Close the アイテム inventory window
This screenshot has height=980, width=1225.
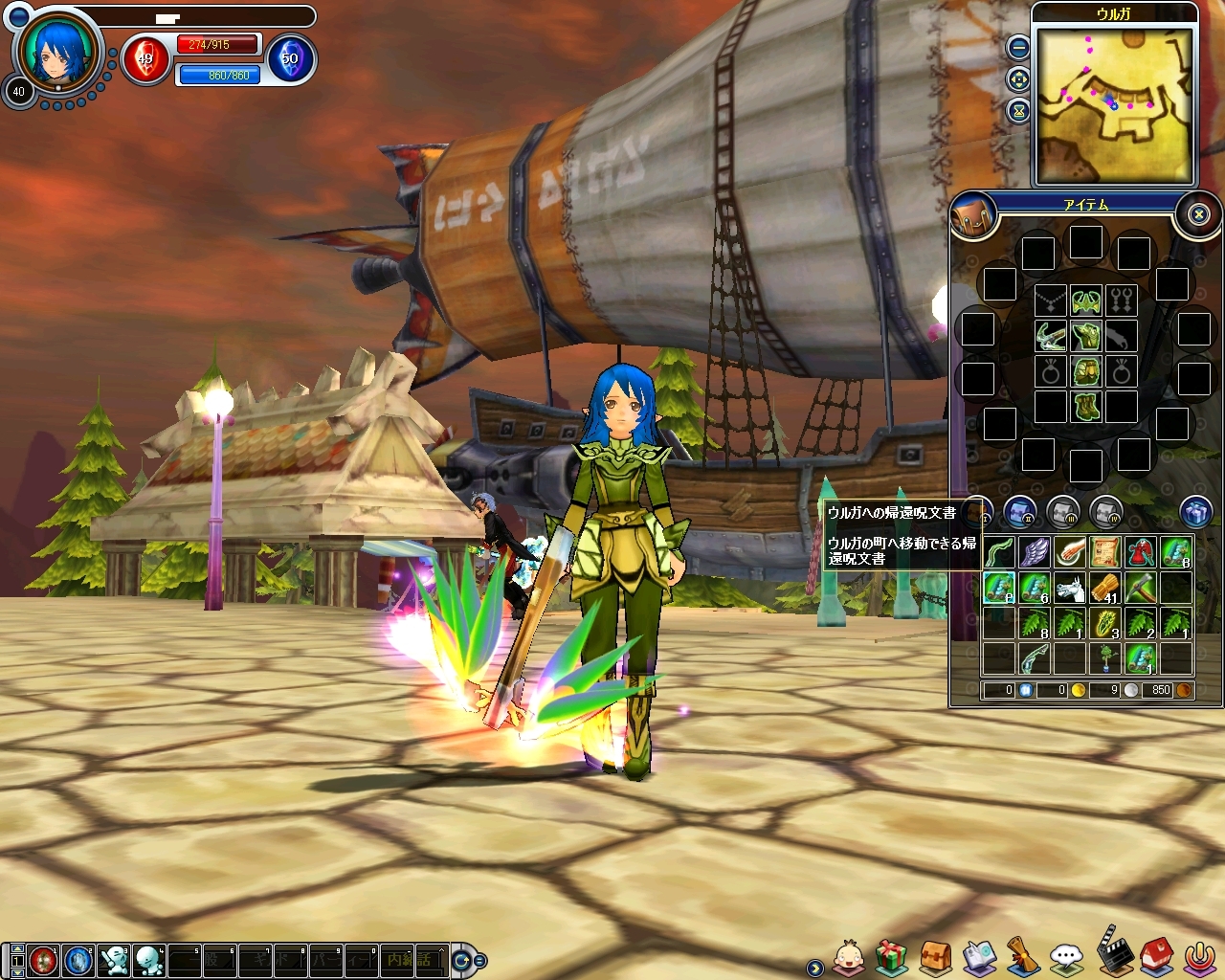pyautogui.click(x=1198, y=214)
